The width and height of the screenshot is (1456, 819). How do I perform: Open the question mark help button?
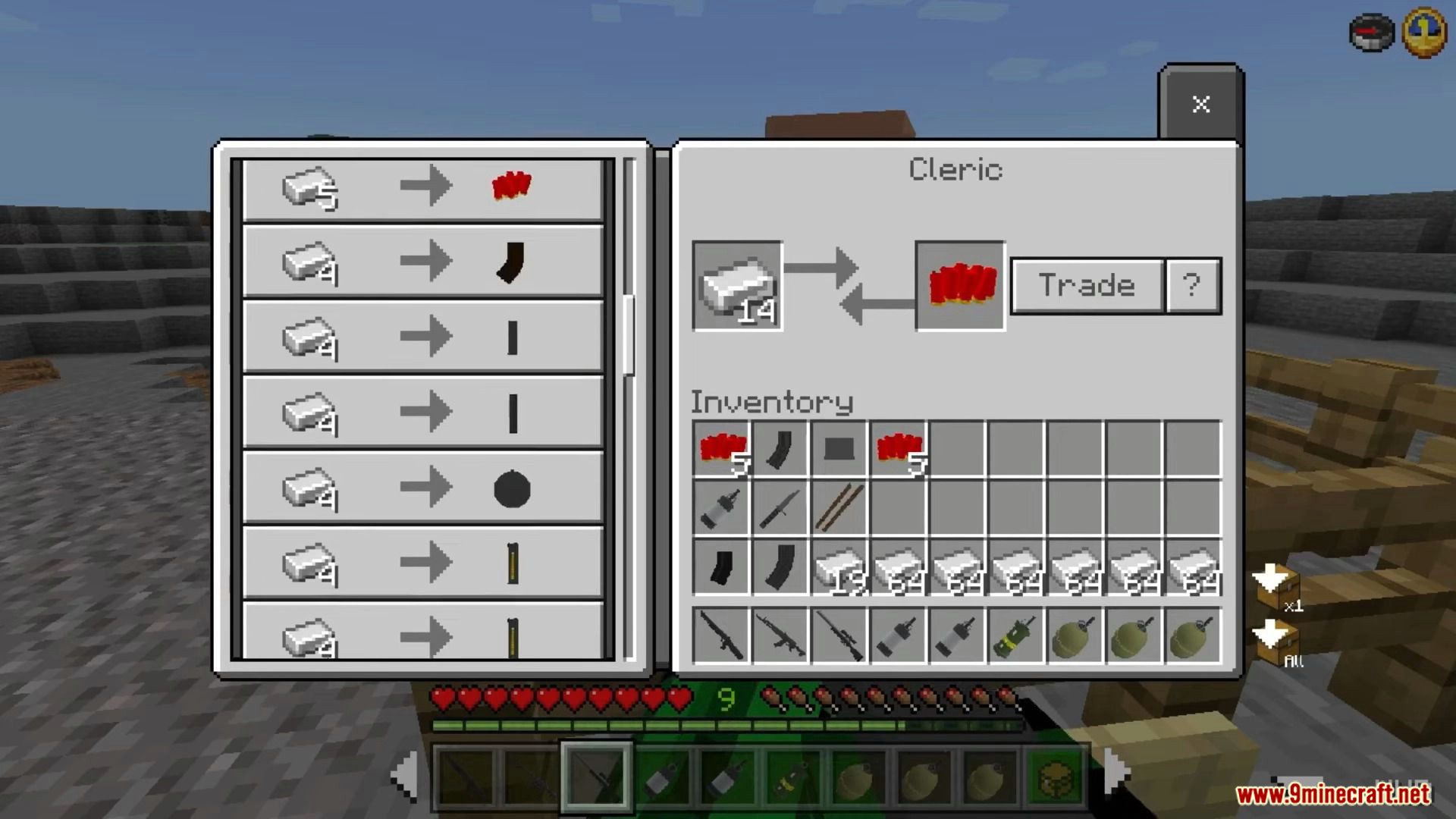(1192, 286)
